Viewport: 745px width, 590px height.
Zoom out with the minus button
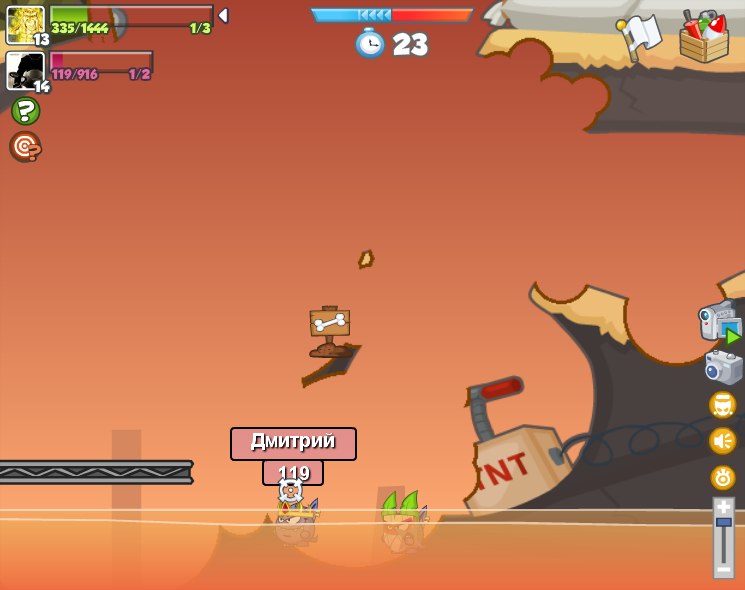(x=723, y=569)
